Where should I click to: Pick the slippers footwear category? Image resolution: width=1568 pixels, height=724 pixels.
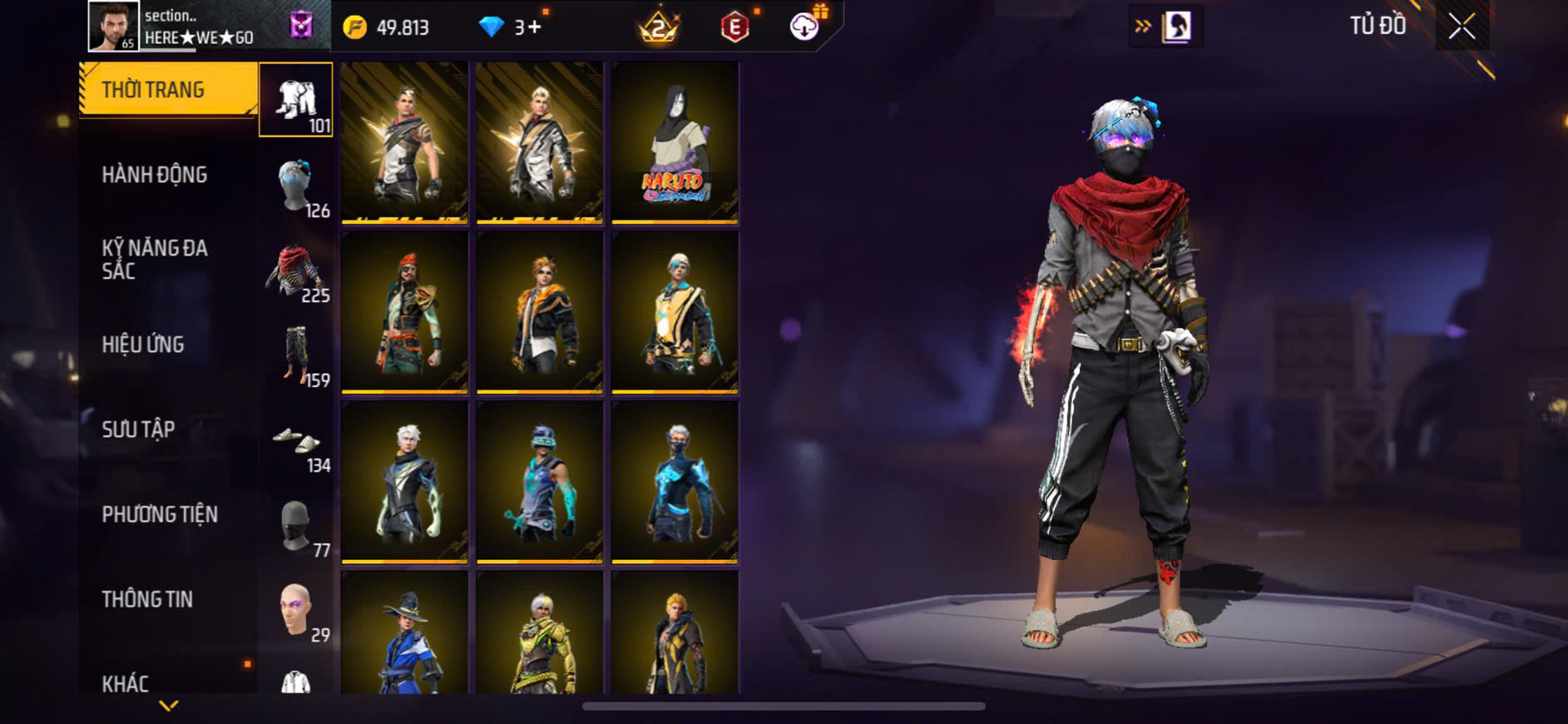pos(296,439)
